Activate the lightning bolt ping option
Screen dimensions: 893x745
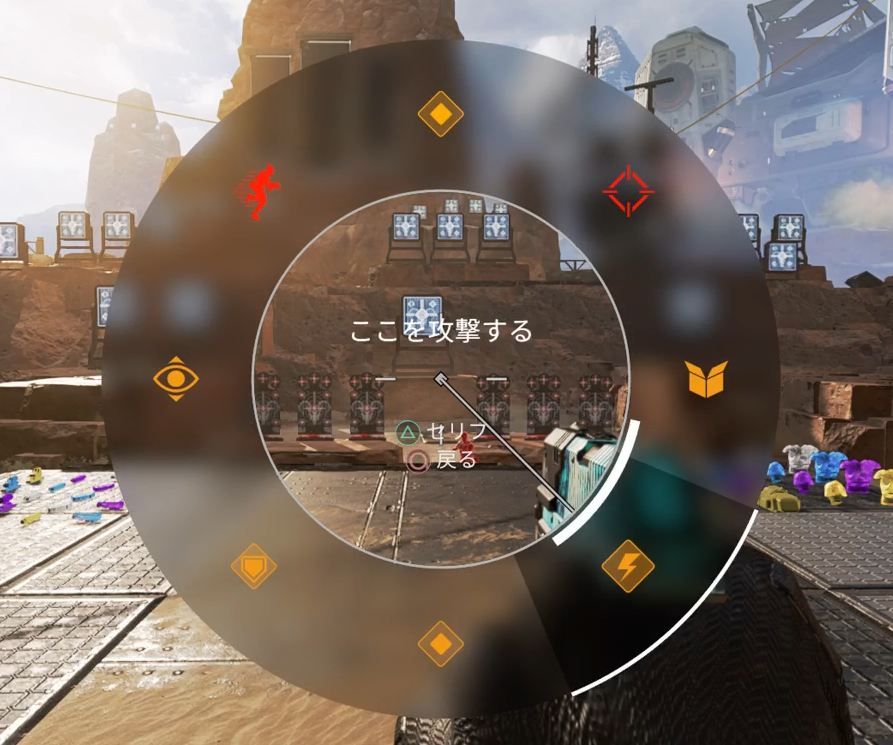[x=627, y=568]
